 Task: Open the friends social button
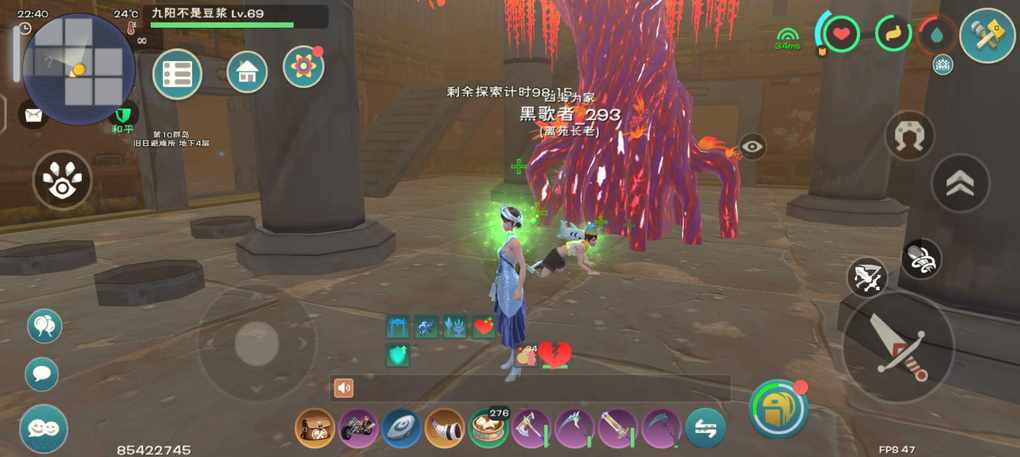pos(43,428)
